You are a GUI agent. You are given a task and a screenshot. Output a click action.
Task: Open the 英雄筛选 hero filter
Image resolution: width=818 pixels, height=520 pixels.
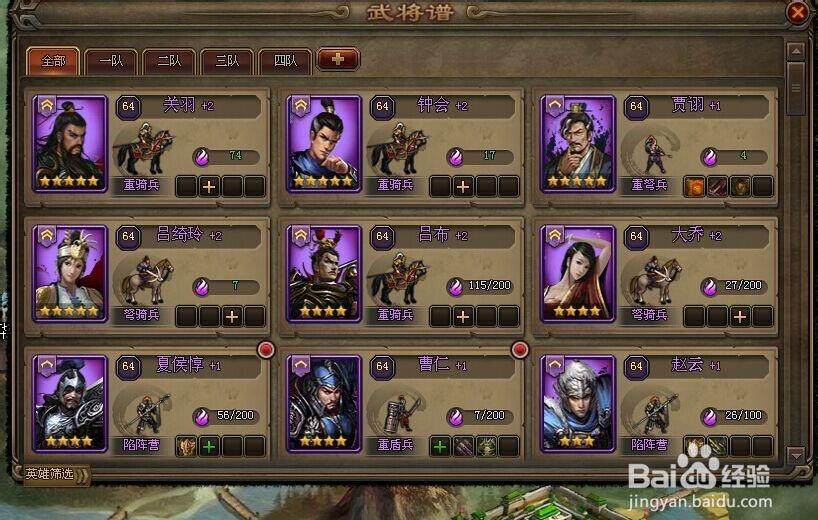tap(56, 474)
